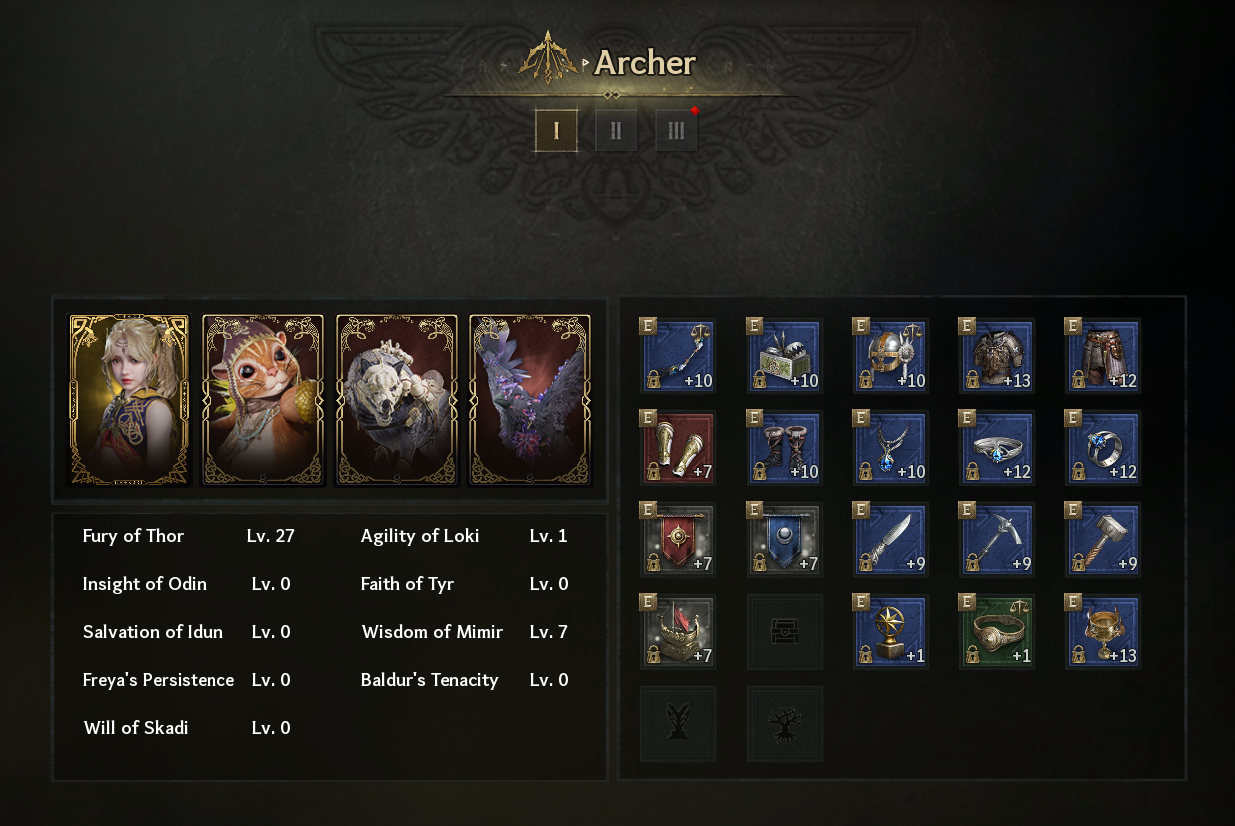Image resolution: width=1235 pixels, height=826 pixels.
Task: Inspect the gold bracelet on green background
Action: [996, 632]
